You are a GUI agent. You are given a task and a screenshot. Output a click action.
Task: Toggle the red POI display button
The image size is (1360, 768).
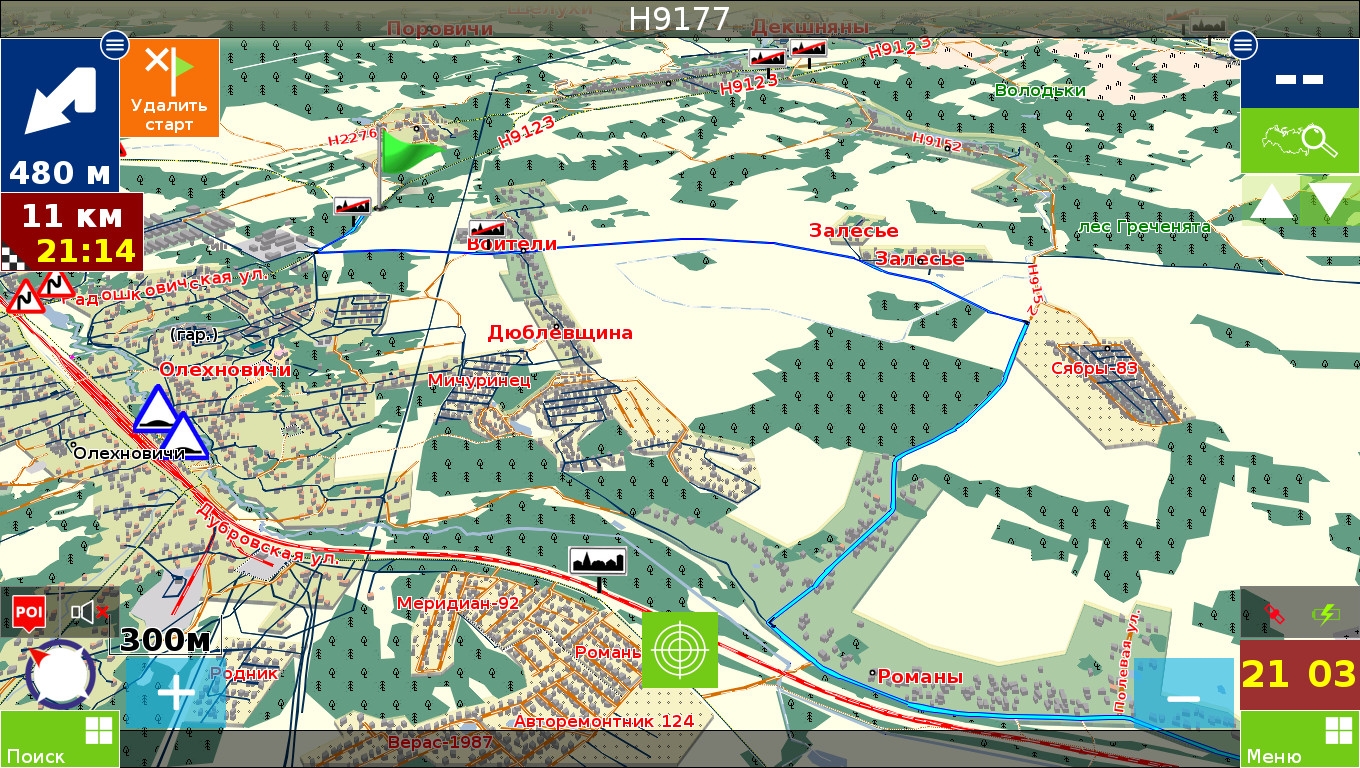point(28,612)
